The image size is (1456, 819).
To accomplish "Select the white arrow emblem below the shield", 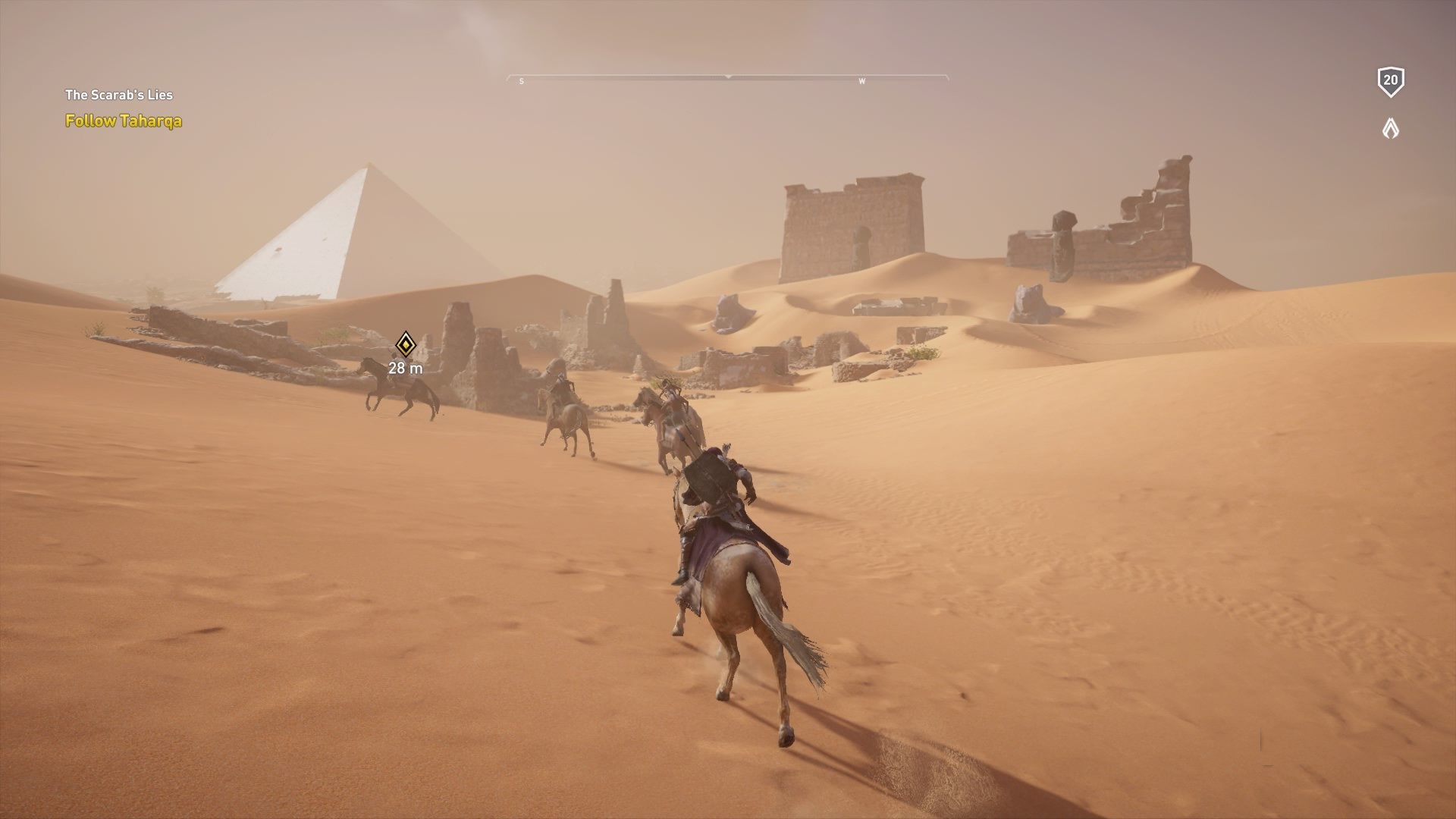I will 1390,129.
